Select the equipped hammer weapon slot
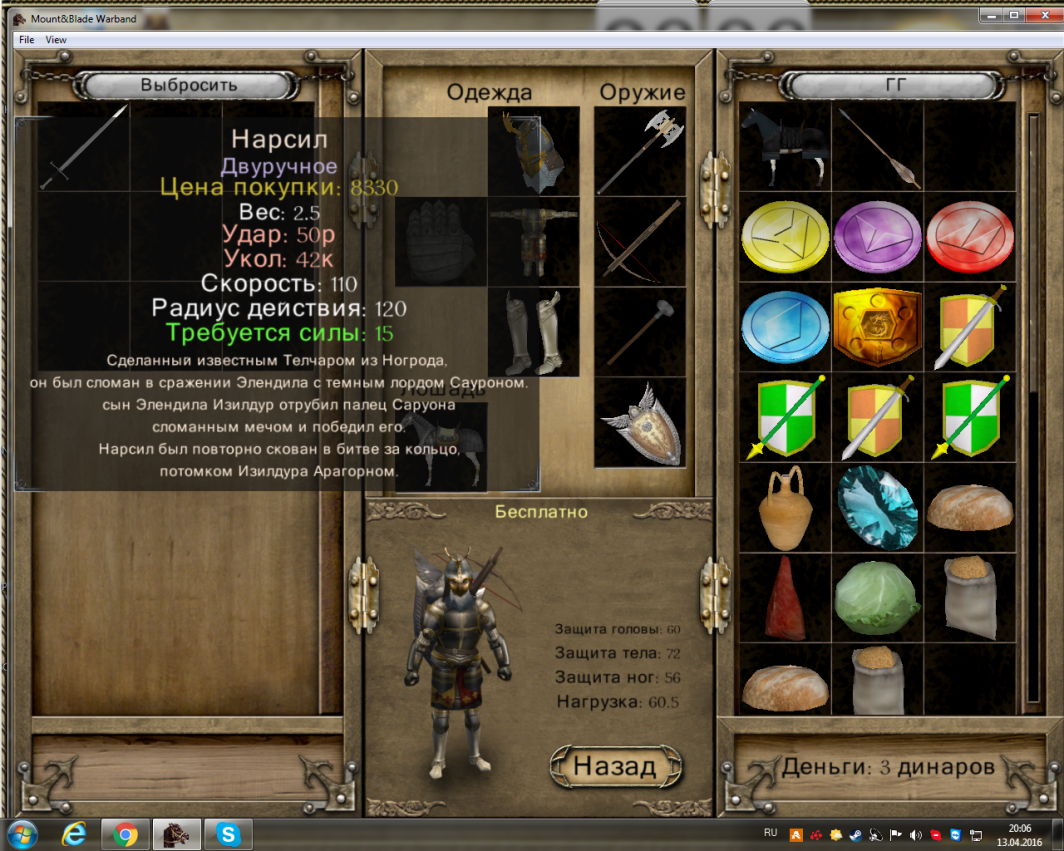The height and width of the screenshot is (851, 1064). coord(640,332)
